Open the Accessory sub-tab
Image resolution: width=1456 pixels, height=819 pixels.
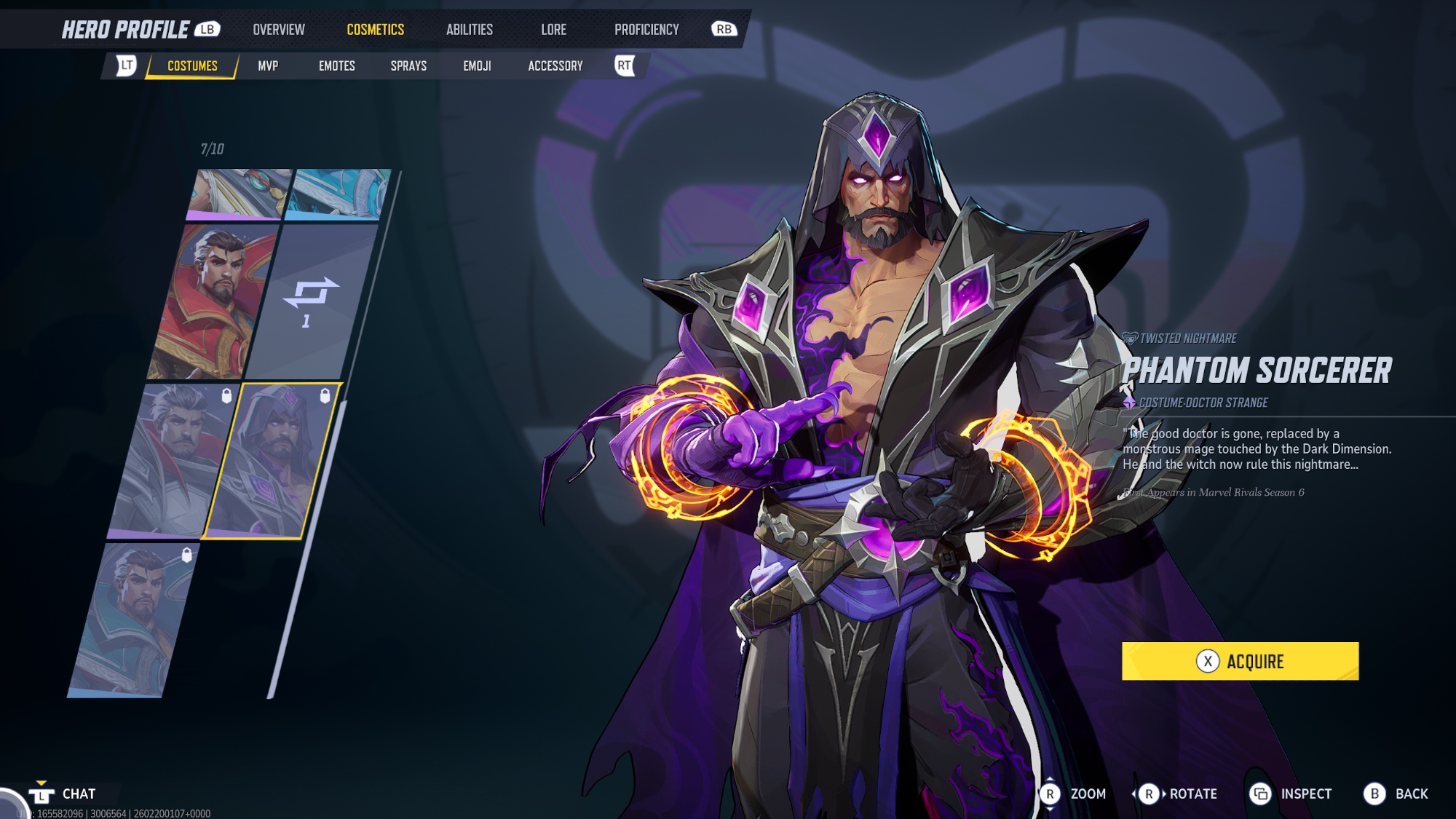[x=555, y=66]
